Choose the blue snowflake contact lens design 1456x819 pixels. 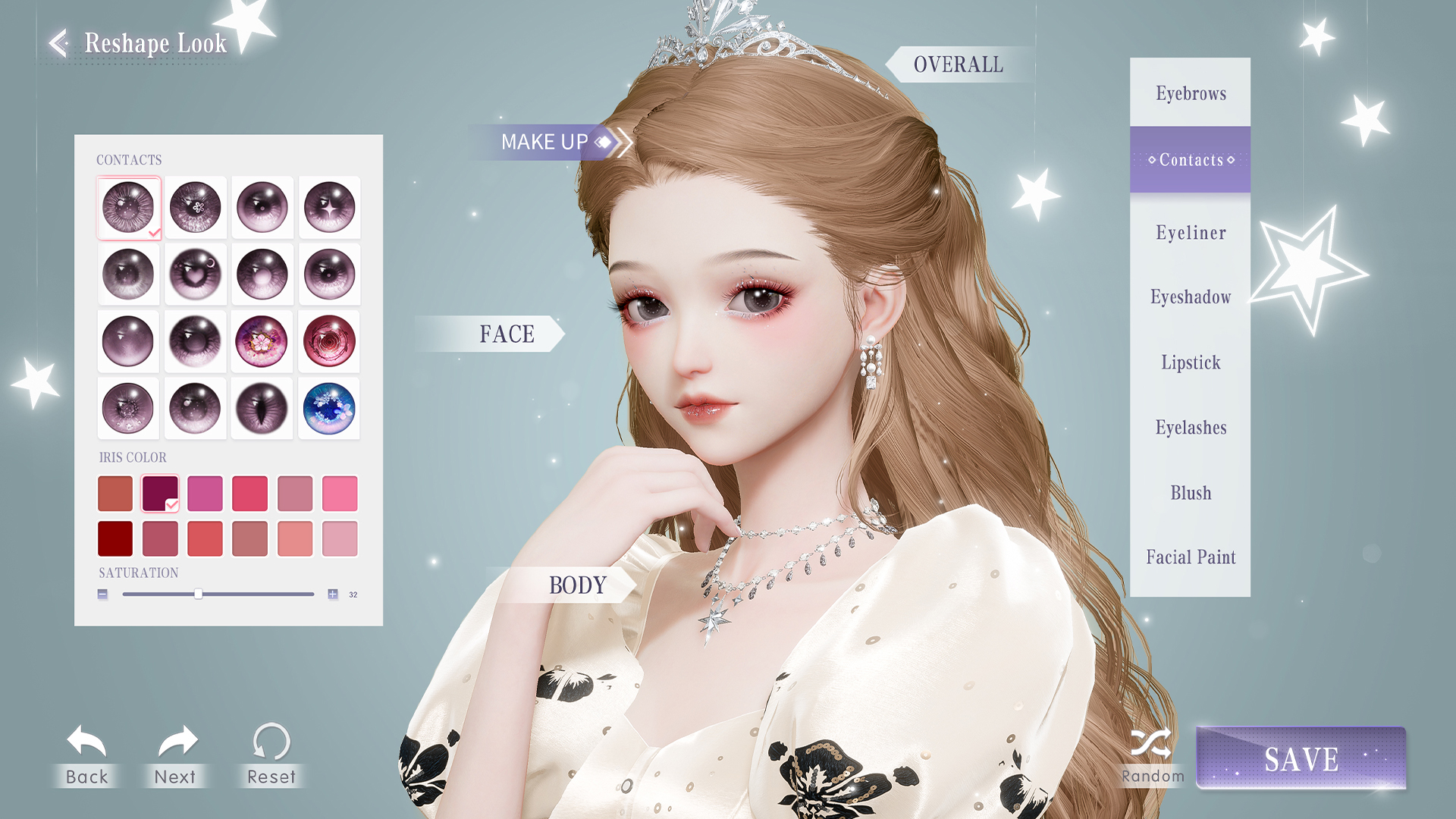click(x=329, y=408)
